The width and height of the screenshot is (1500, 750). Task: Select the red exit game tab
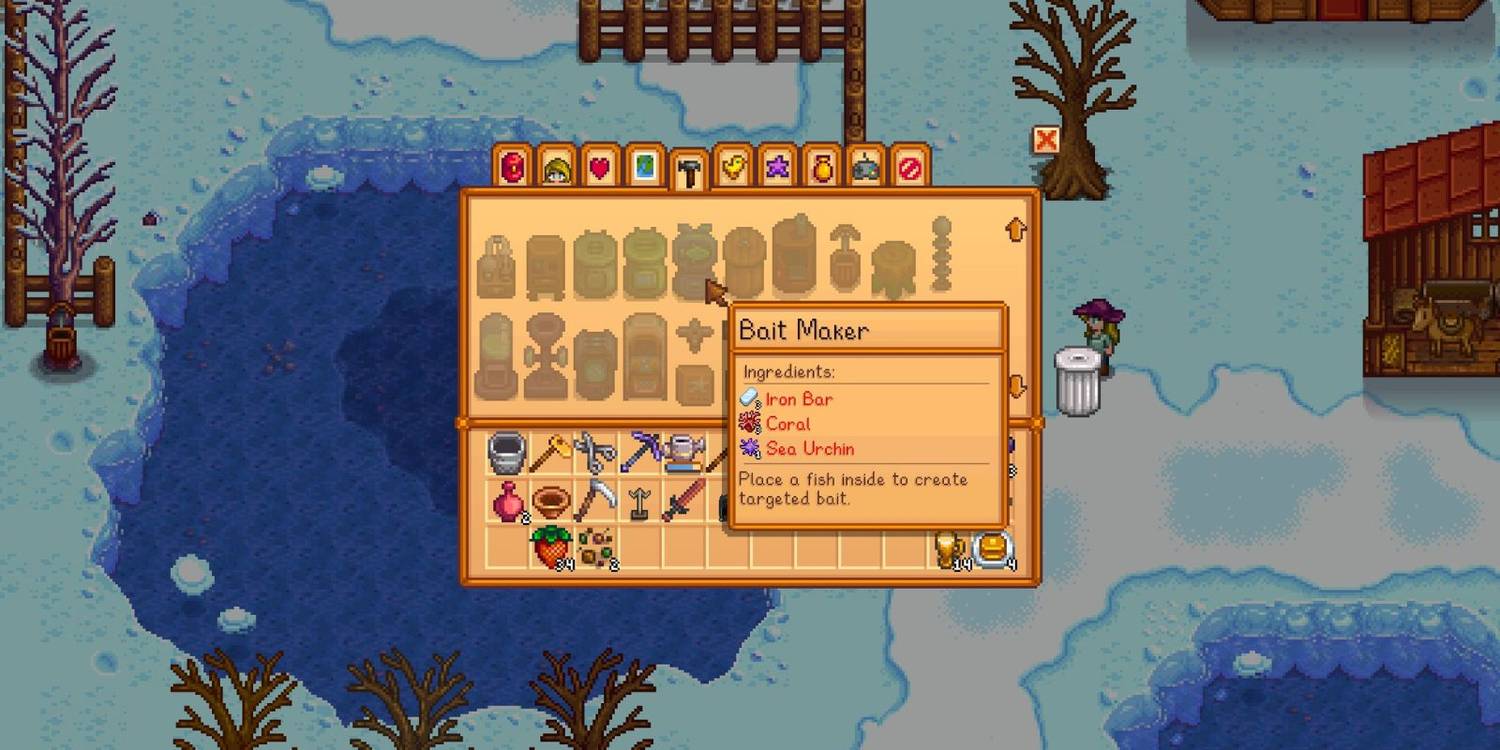click(909, 168)
